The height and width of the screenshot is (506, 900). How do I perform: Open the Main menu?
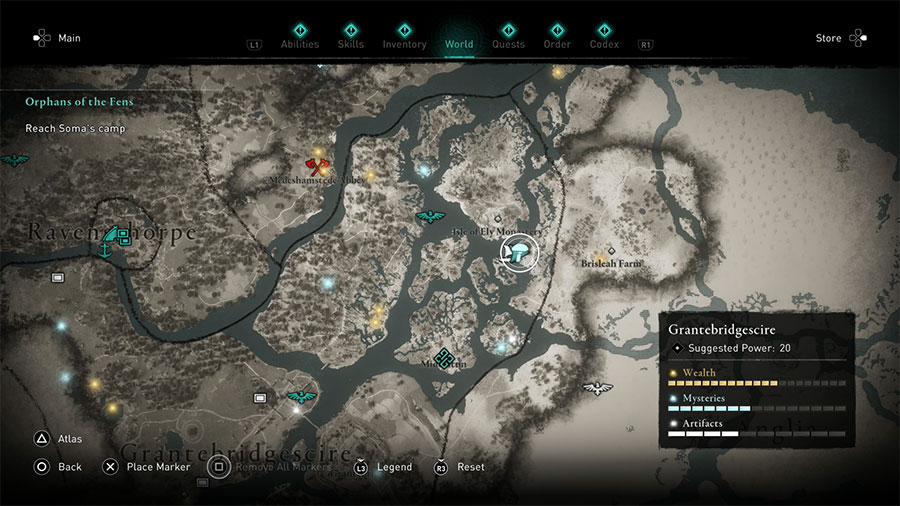56,38
